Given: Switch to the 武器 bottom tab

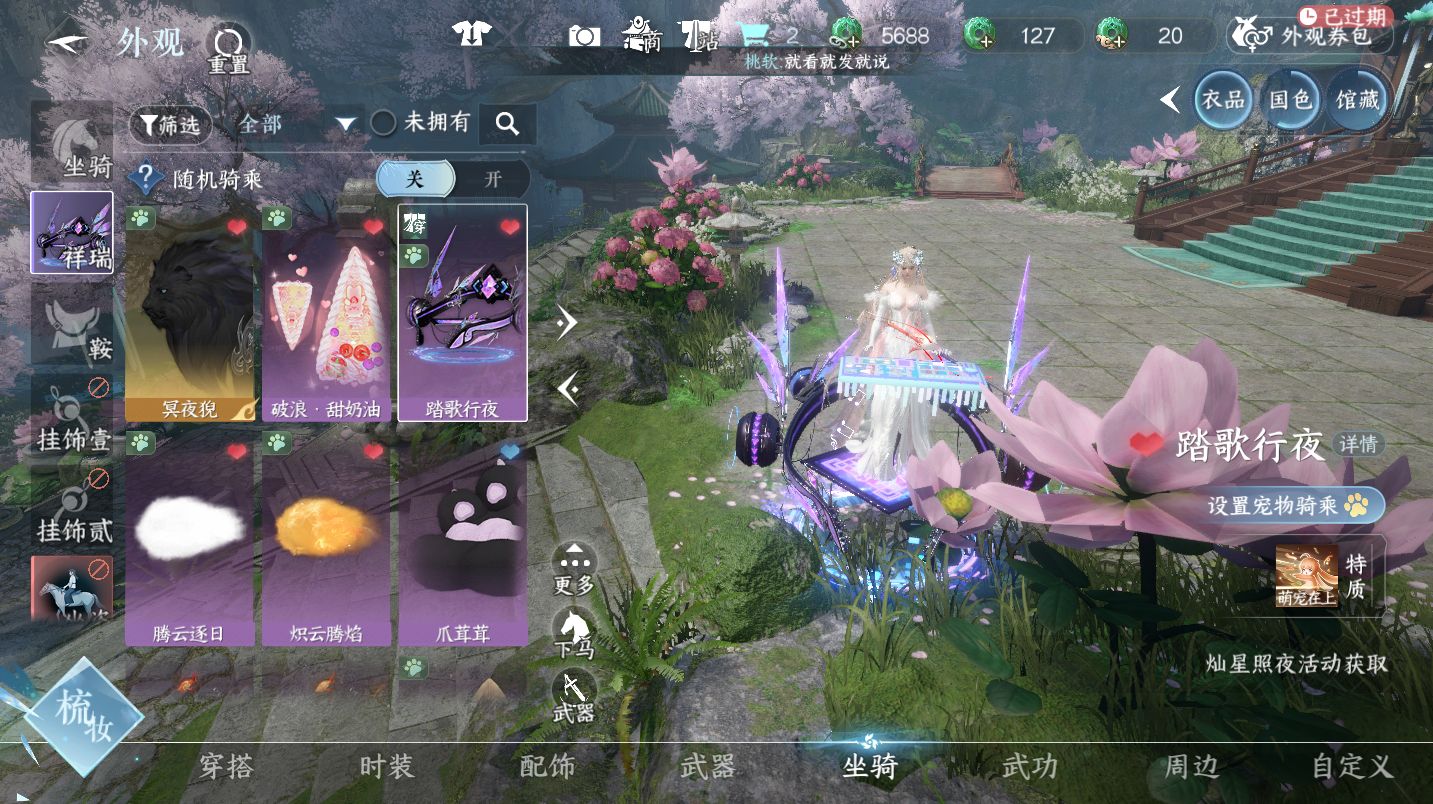Looking at the screenshot, I should pyautogui.click(x=708, y=767).
